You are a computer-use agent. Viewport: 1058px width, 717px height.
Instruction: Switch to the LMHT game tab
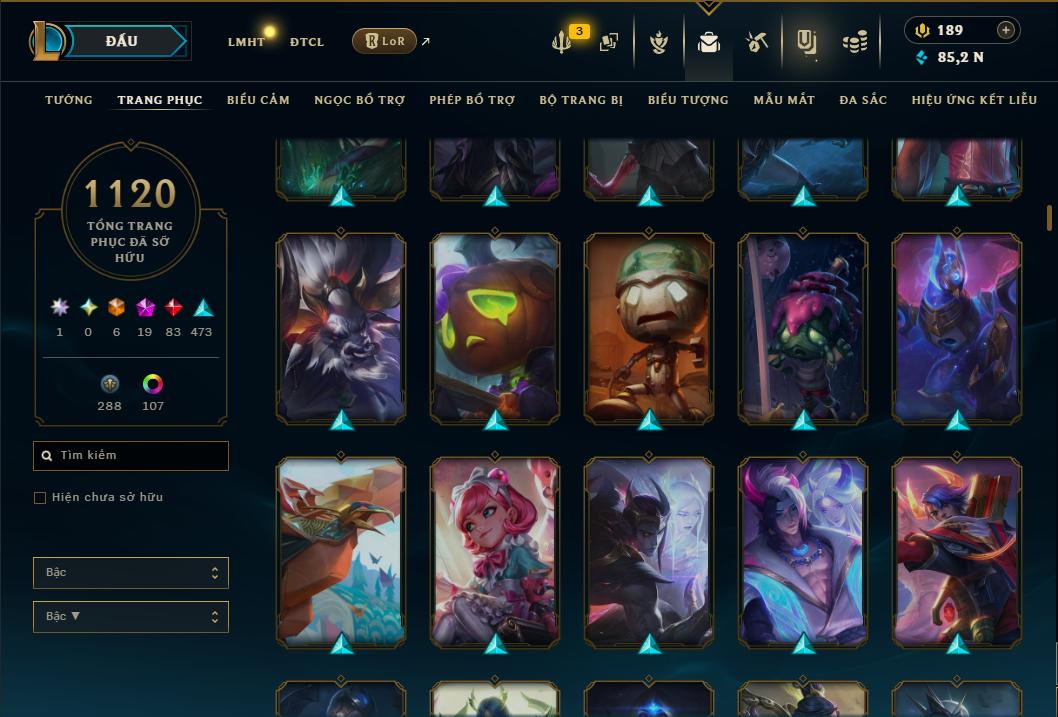tap(246, 42)
